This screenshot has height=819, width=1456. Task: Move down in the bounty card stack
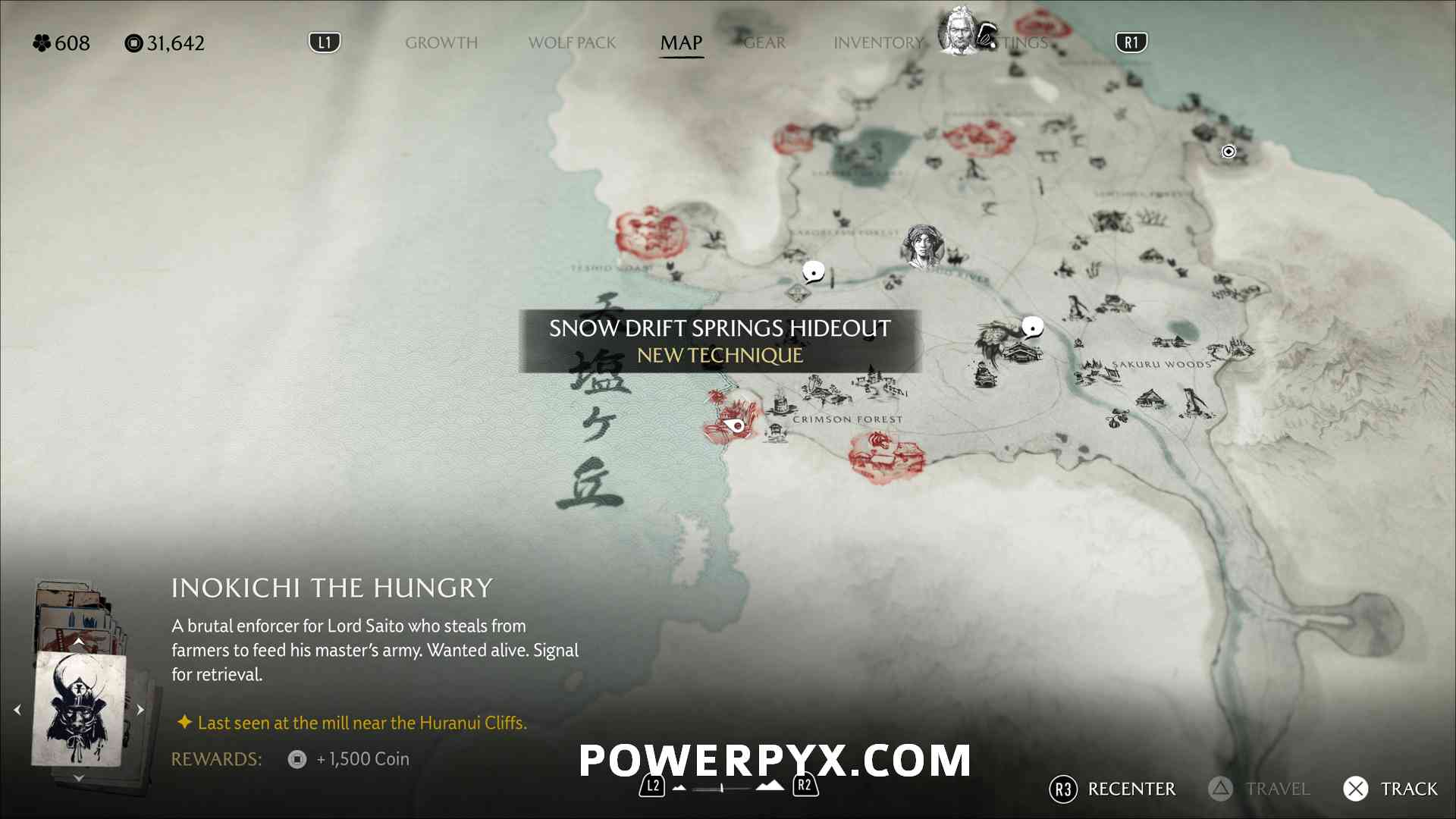tap(78, 778)
